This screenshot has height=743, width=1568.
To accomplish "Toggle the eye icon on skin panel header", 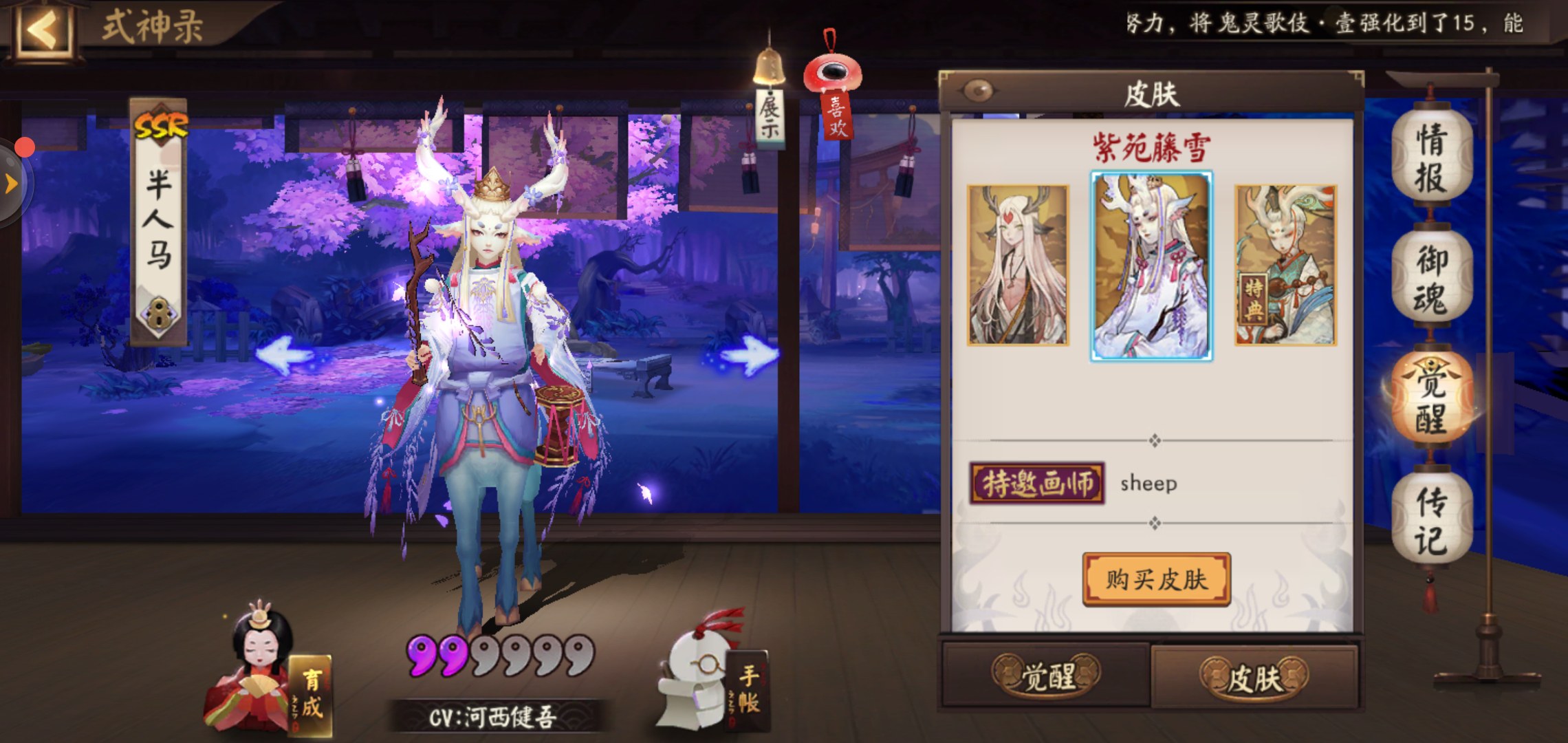I will point(979,90).
